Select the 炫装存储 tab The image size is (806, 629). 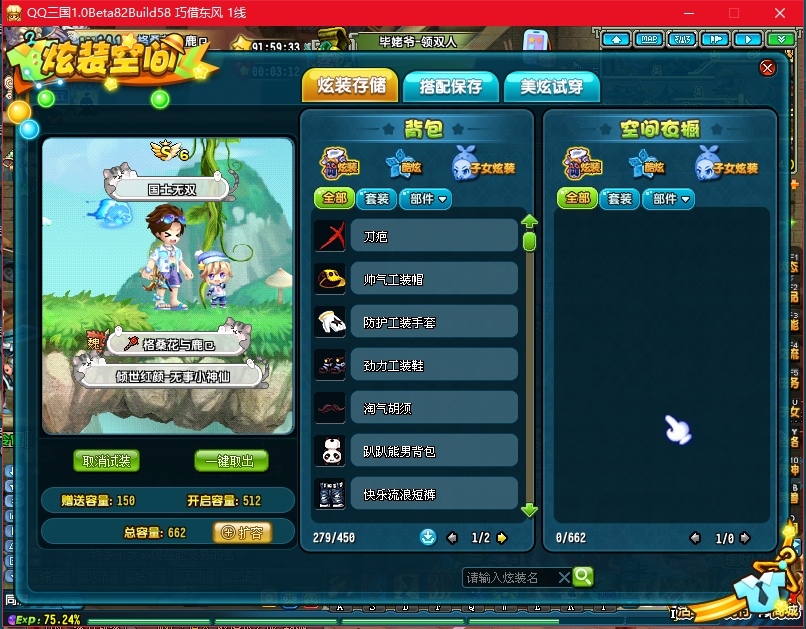[350, 86]
